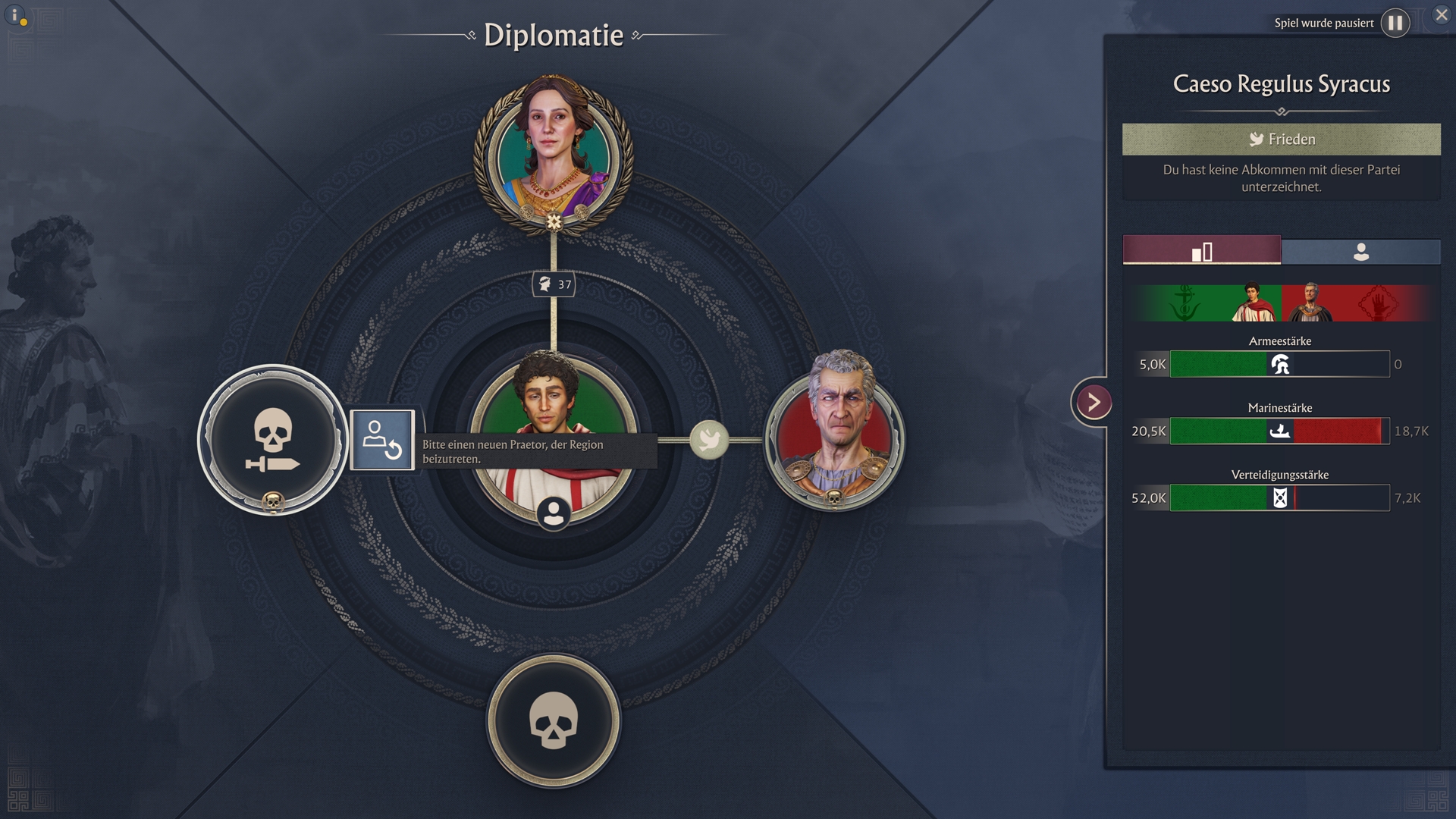Viewport: 1456px width, 819px height.
Task: Click the profile icon below the centre portrait
Action: coord(554,513)
